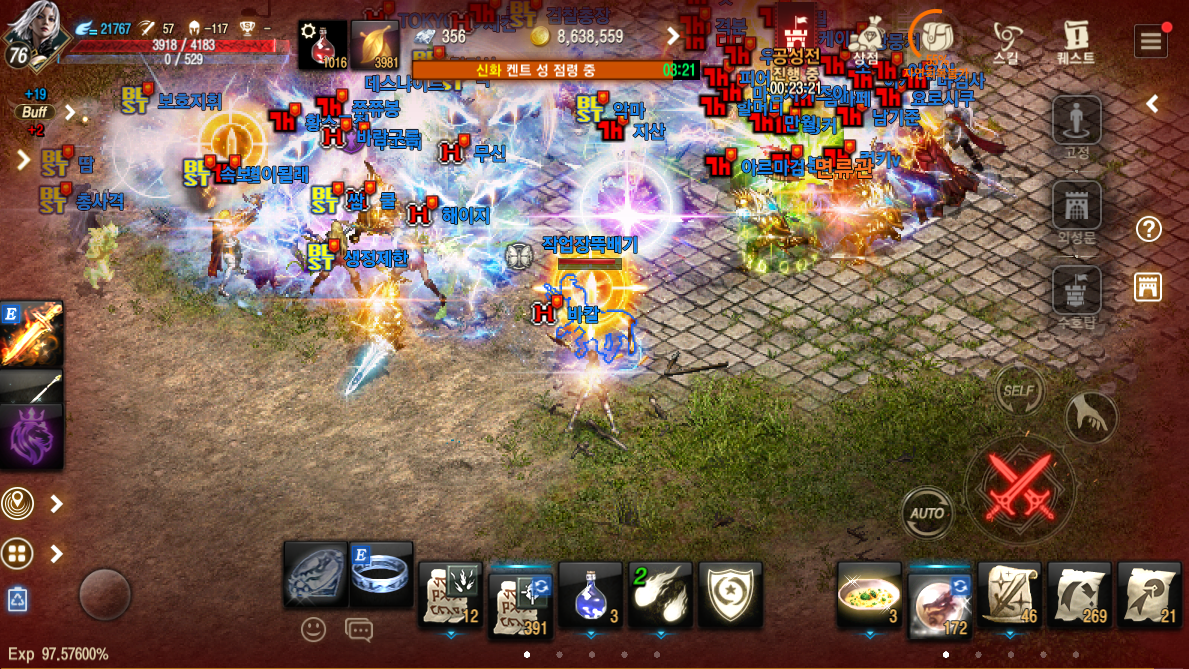Use the scroll with 269 count
The height and width of the screenshot is (669, 1189).
tap(1080, 595)
